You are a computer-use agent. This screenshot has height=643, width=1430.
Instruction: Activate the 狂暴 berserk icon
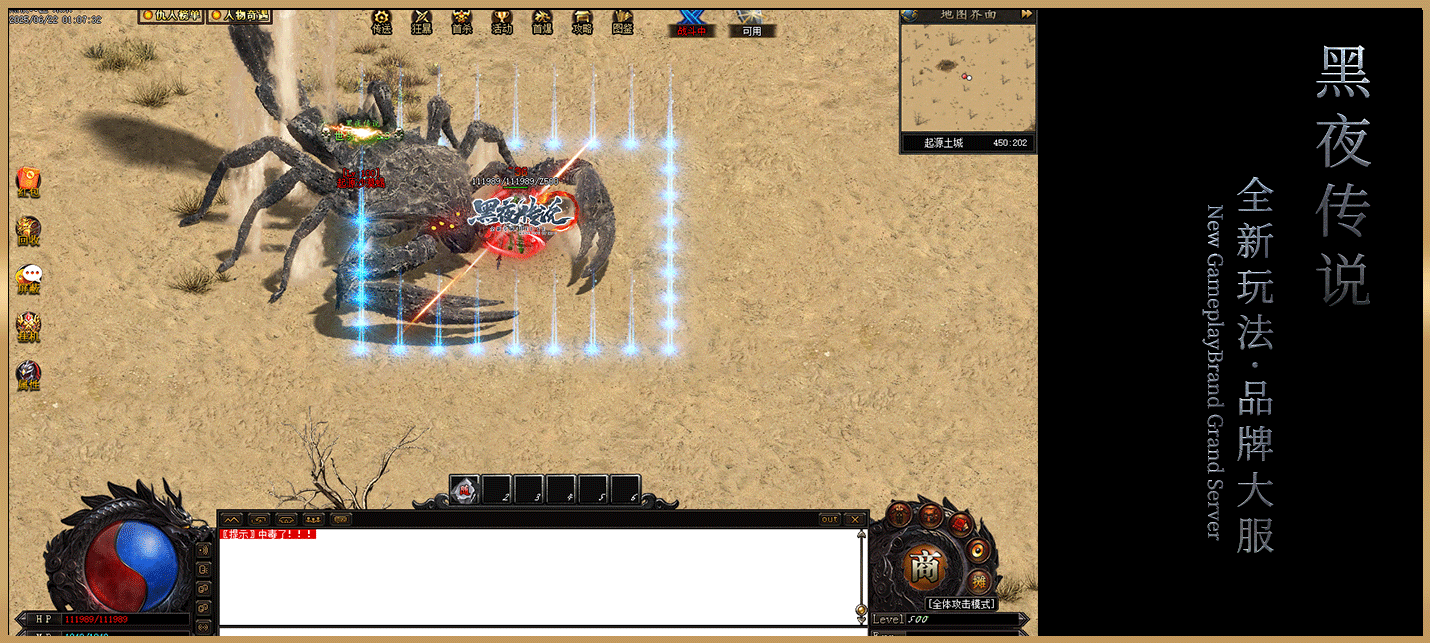(422, 22)
